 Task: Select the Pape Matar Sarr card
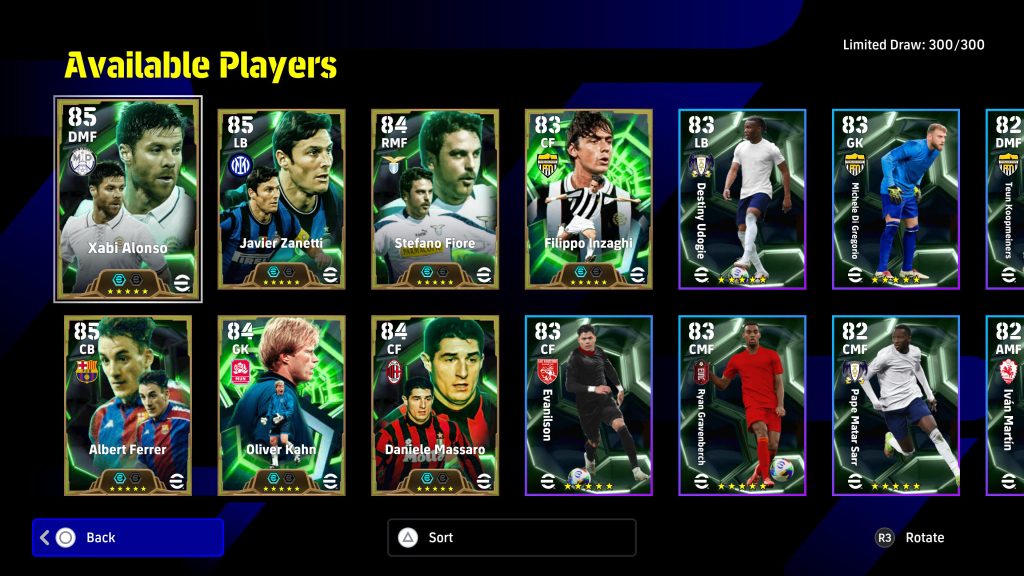coord(895,405)
